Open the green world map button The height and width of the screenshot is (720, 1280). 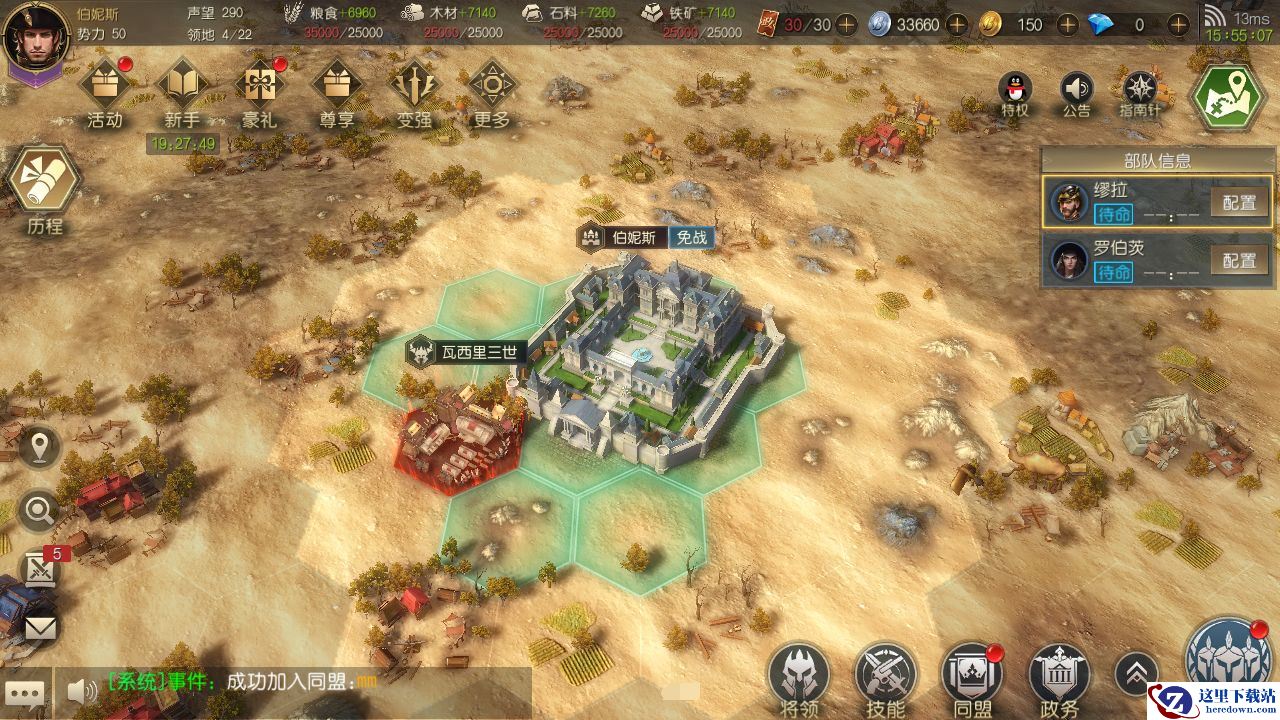click(1229, 95)
